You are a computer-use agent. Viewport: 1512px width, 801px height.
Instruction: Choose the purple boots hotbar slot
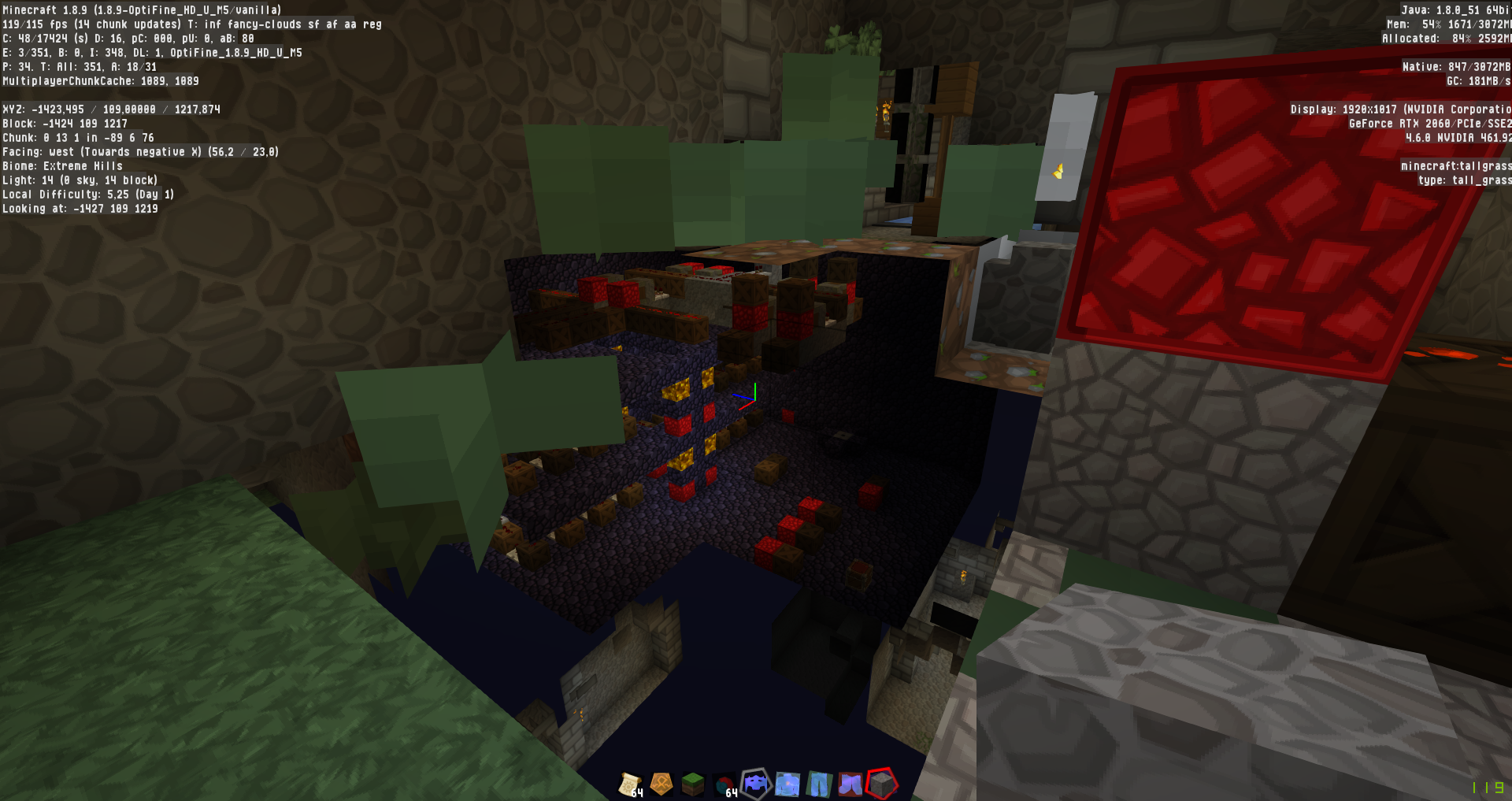click(x=850, y=784)
